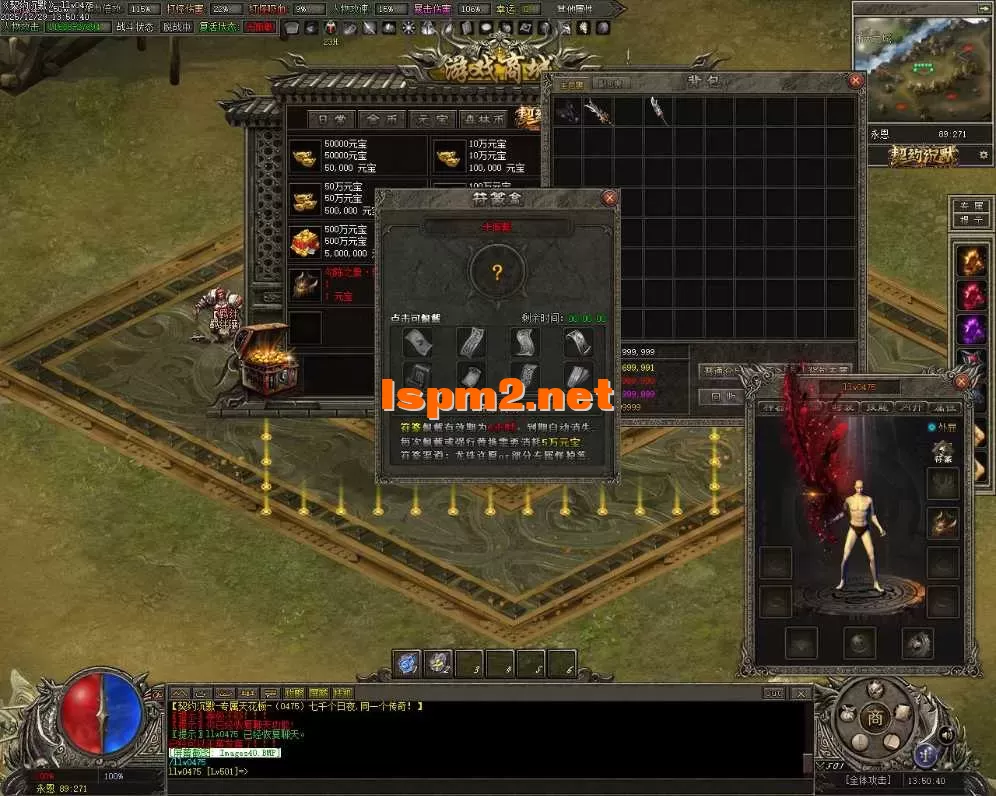Screen dimensions: 996x796
Task: Click the 回收 recycle button
Action: click(720, 396)
